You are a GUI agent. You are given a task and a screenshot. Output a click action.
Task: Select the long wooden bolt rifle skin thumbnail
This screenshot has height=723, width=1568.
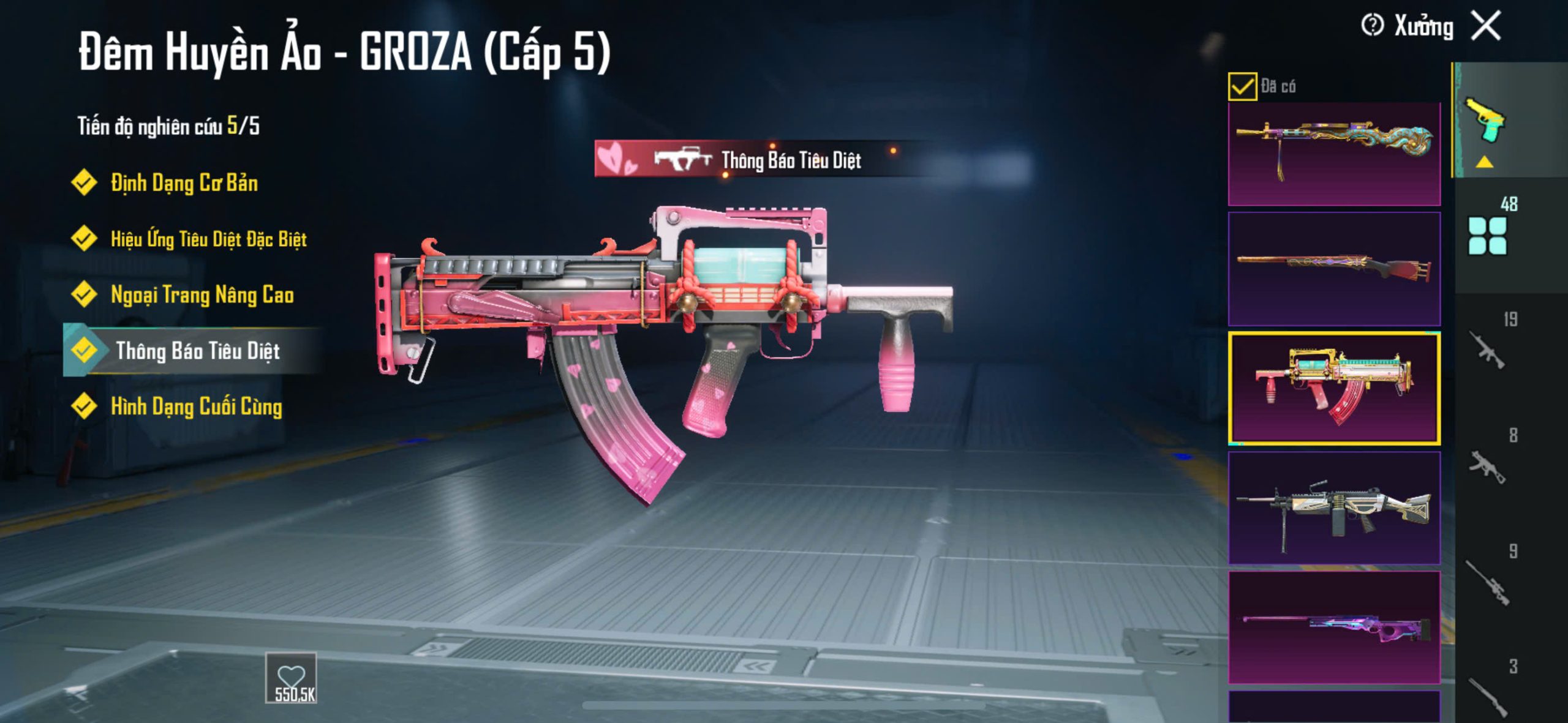pos(1334,269)
